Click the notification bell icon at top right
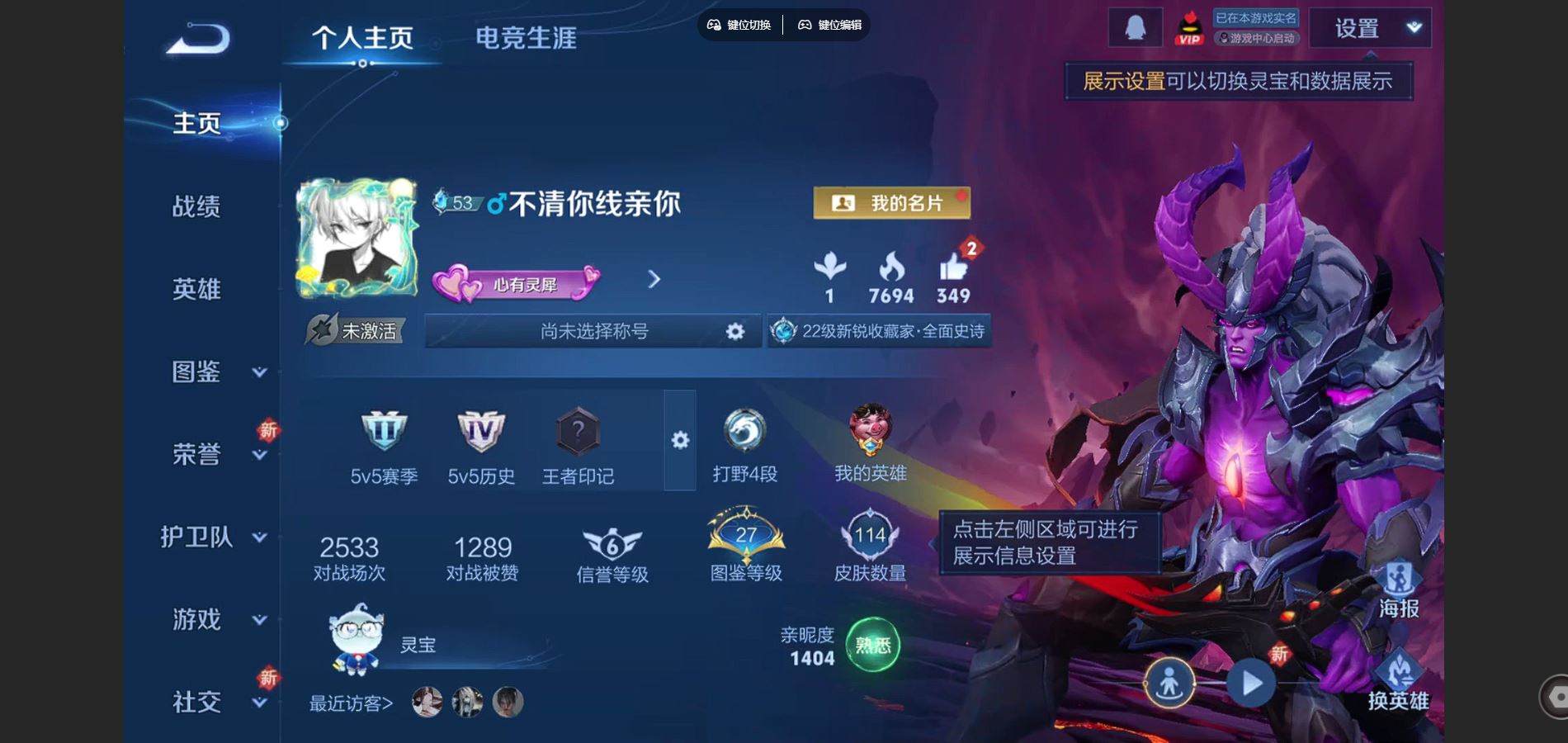1568x743 pixels. [1135, 27]
